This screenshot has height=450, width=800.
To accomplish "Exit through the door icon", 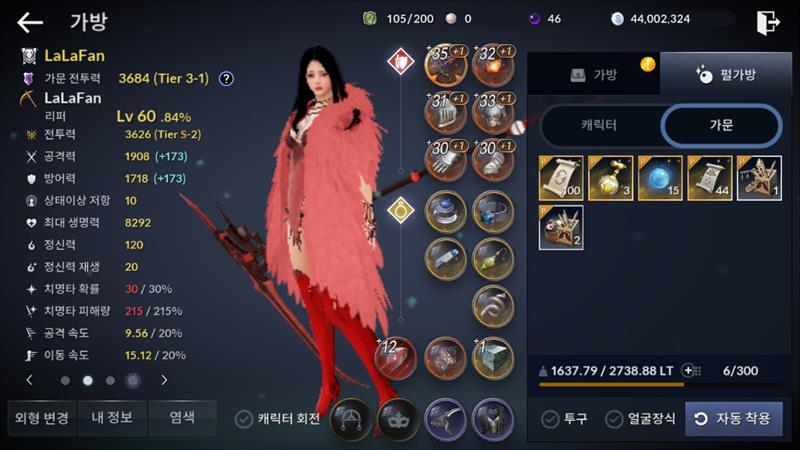I will click(x=767, y=22).
